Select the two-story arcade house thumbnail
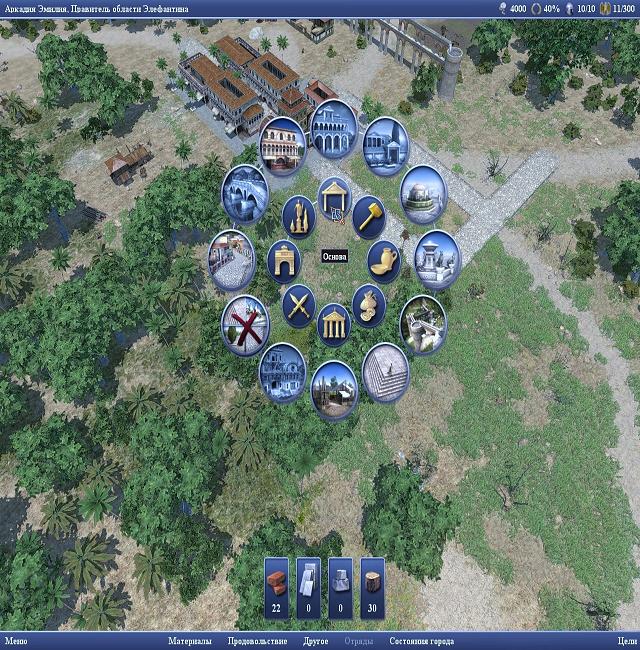Image resolution: width=640 pixels, height=650 pixels. [x=284, y=143]
